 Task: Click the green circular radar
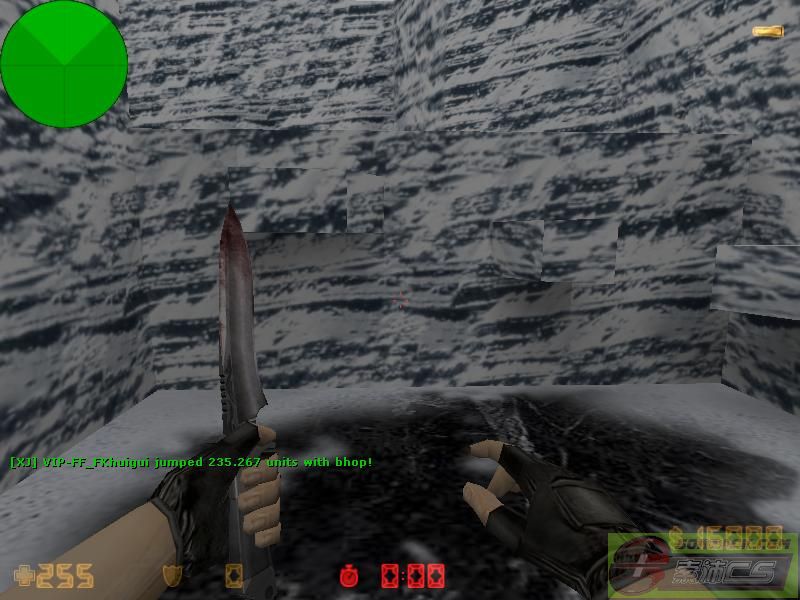[64, 64]
